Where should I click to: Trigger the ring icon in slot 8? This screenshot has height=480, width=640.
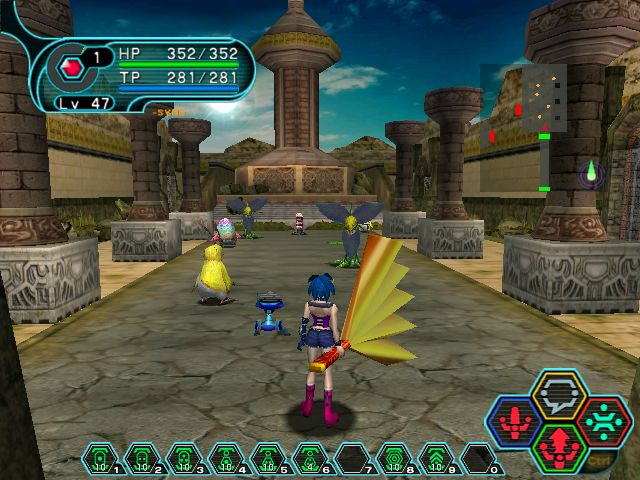393,459
